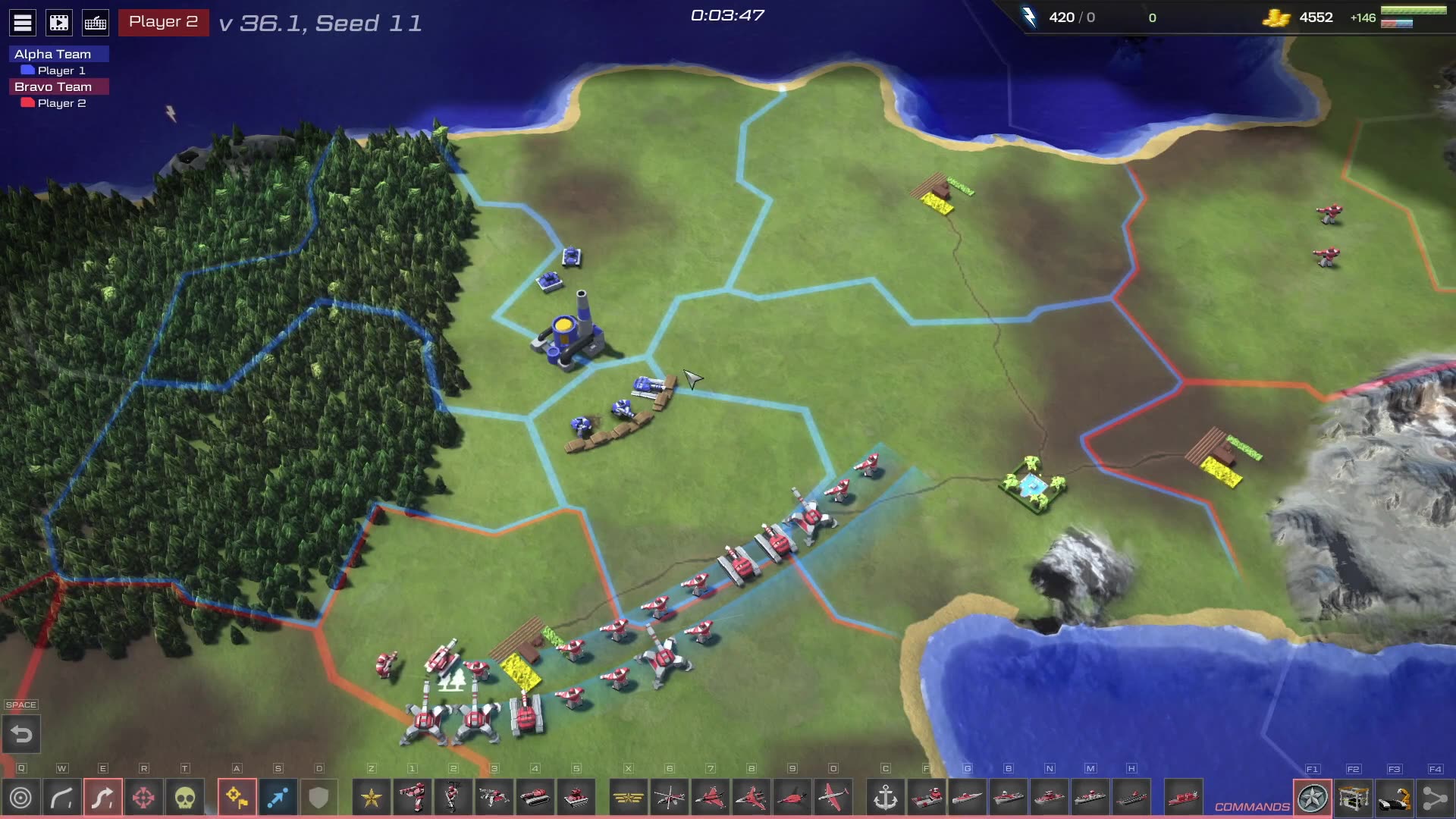This screenshot has height=819, width=1456.
Task: Show the keyboard hotkeys panel
Action: (96, 23)
